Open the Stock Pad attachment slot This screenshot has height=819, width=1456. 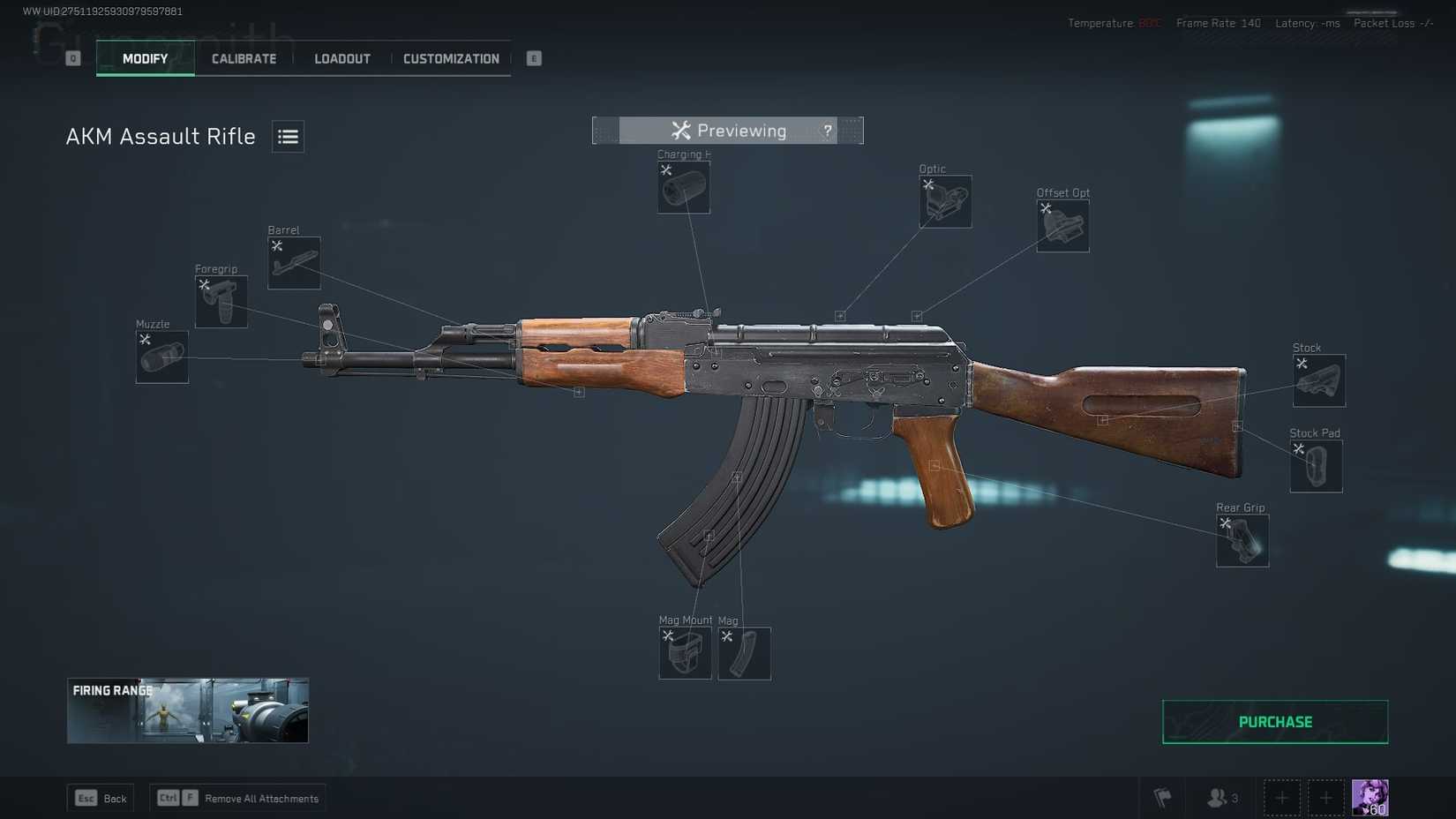[x=1315, y=465]
